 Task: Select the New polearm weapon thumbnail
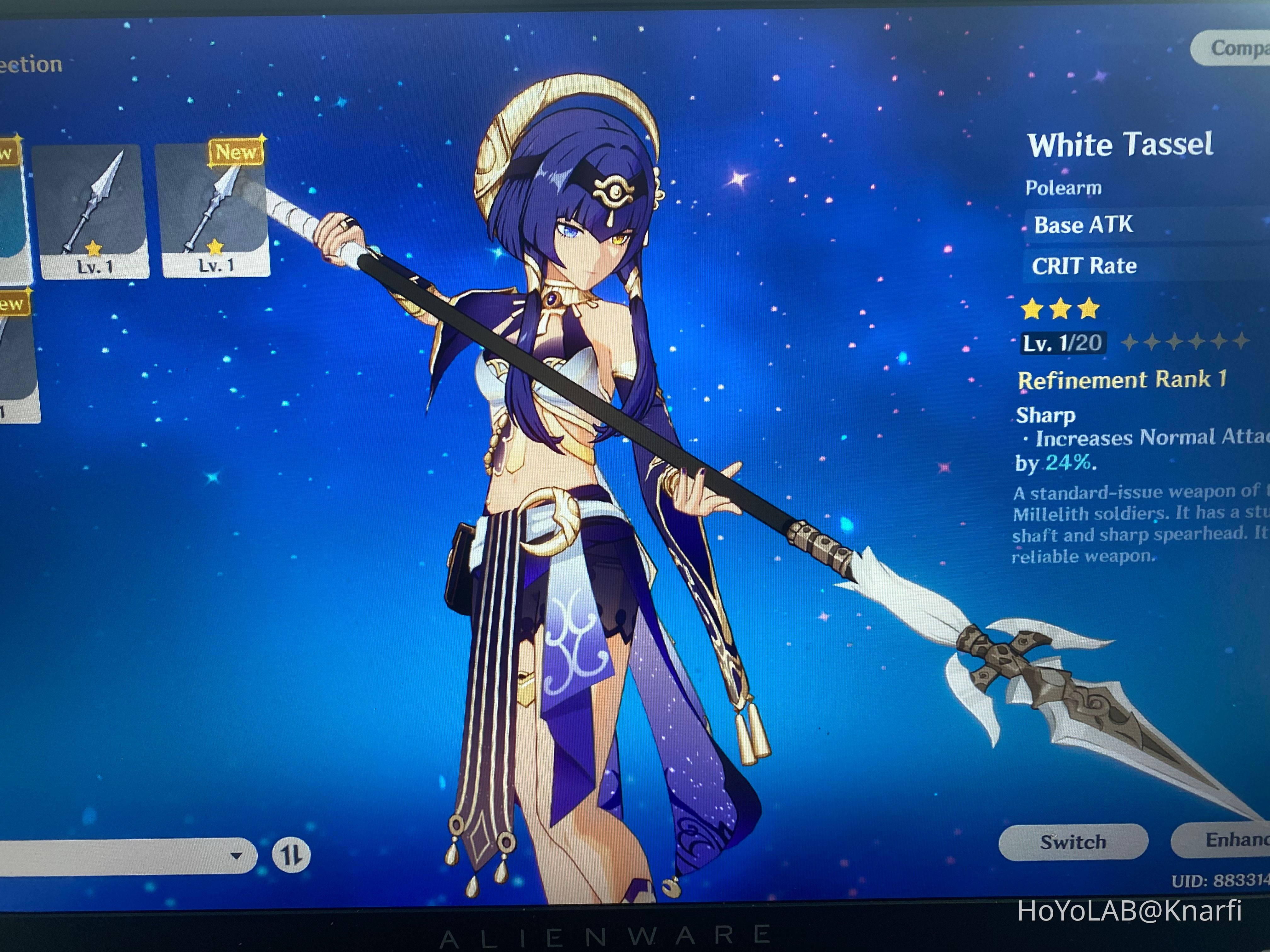click(x=215, y=212)
